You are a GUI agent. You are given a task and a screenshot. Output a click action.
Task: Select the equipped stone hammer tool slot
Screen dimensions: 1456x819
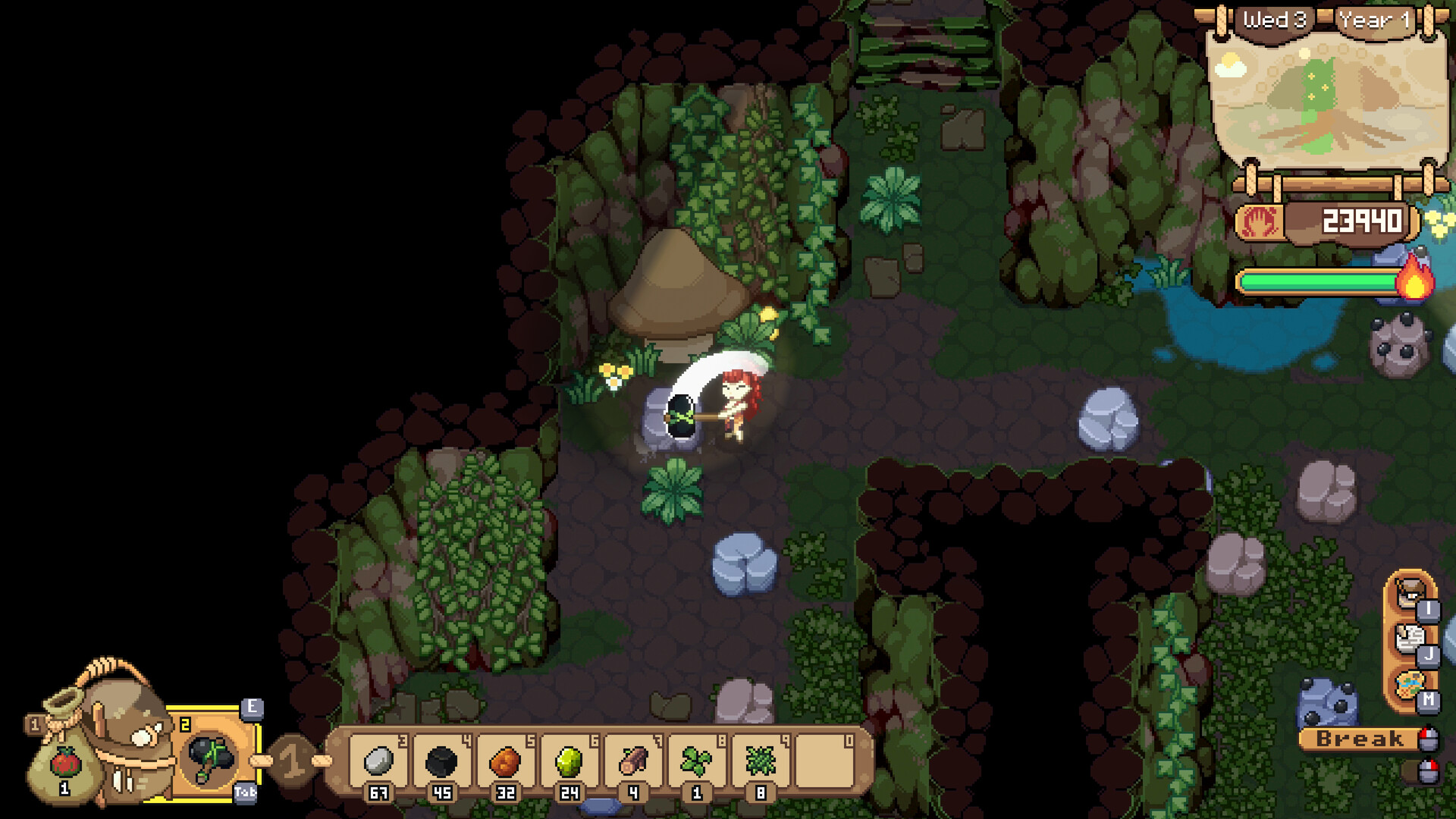tap(211, 757)
